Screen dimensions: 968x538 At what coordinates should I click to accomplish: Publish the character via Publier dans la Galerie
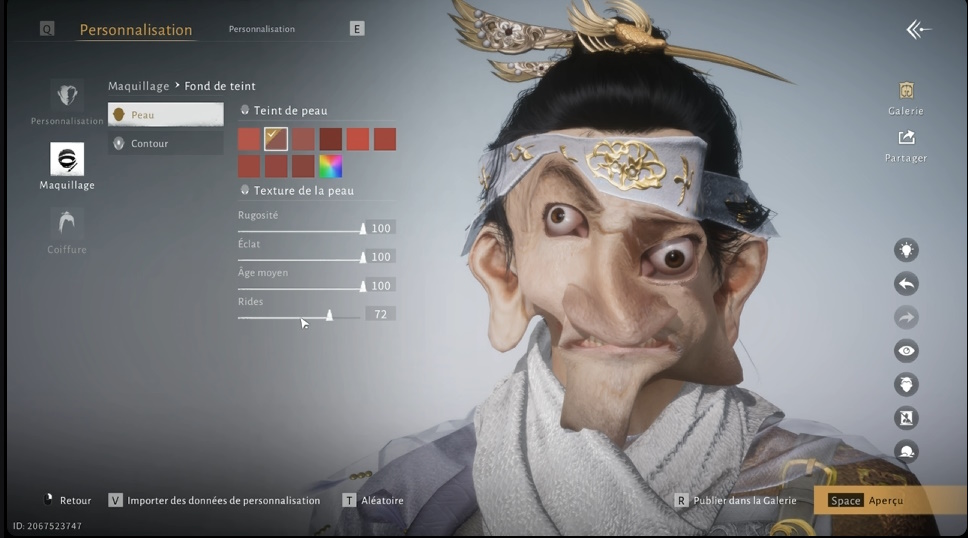pos(736,500)
